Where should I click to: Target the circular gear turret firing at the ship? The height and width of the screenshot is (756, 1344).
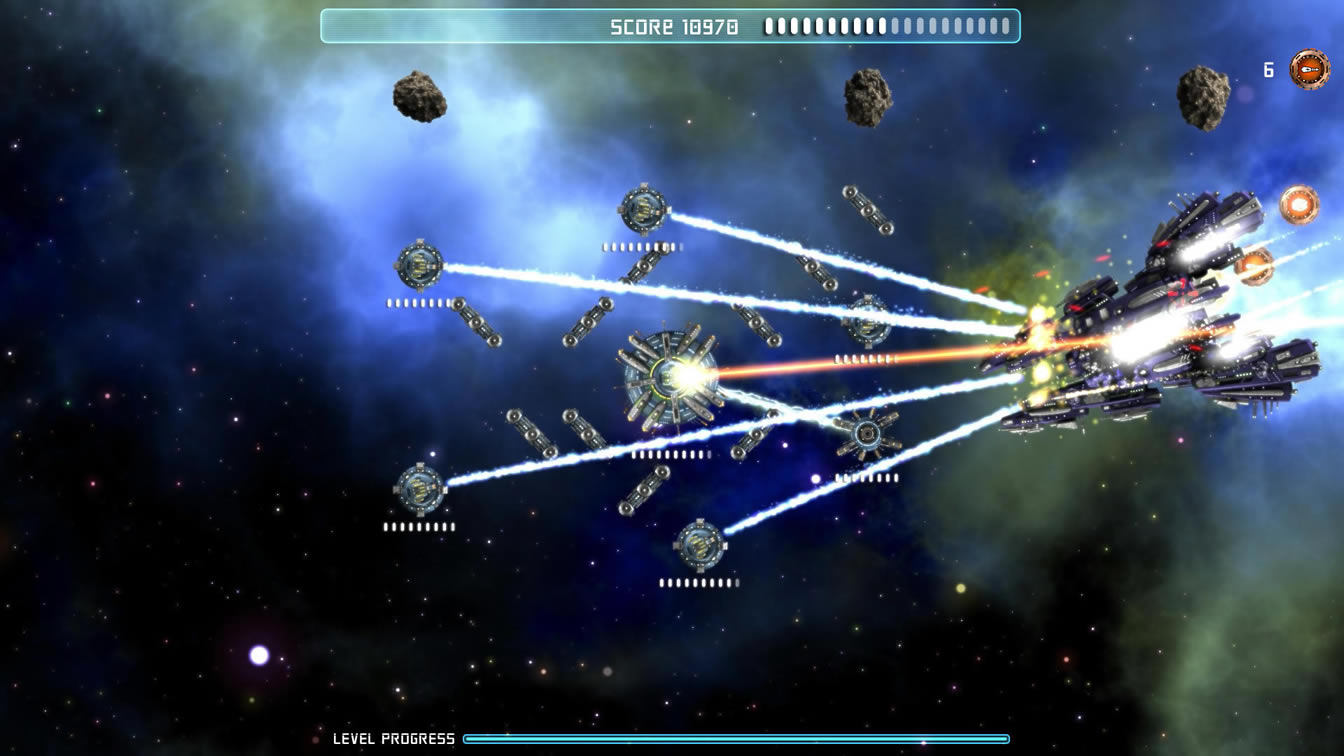coord(869,434)
